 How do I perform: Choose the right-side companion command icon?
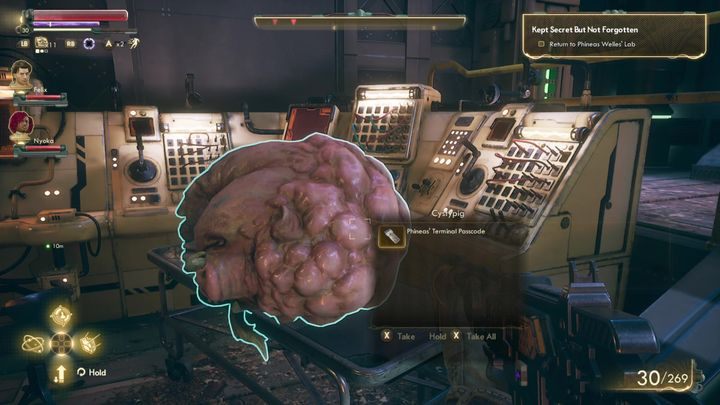point(87,343)
